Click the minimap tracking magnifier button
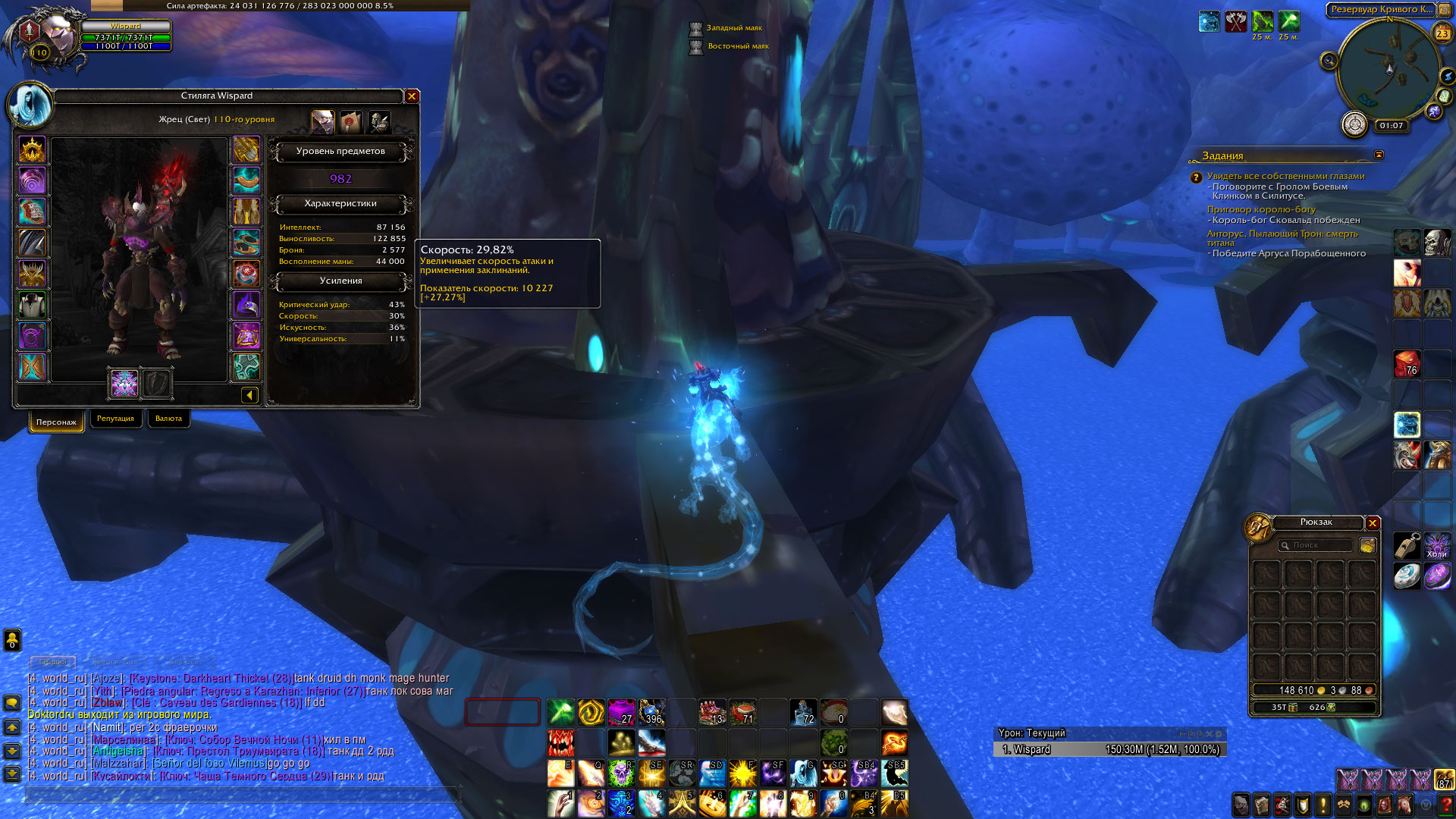Image resolution: width=1456 pixels, height=819 pixels. (1329, 61)
